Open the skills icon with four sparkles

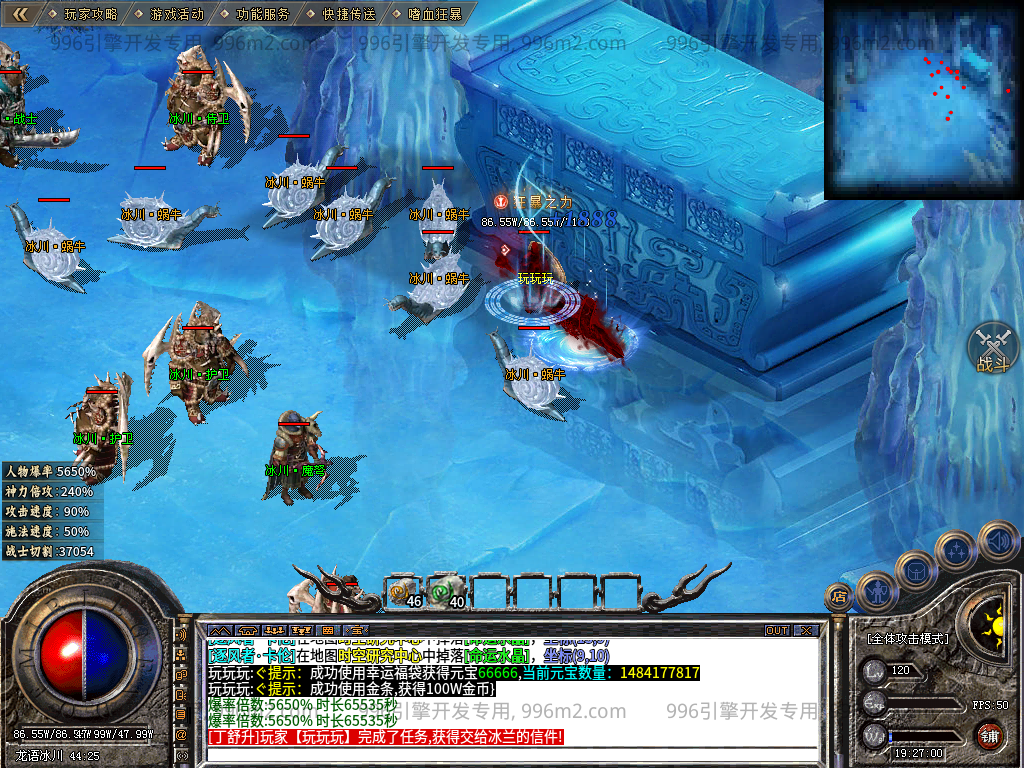[957, 551]
